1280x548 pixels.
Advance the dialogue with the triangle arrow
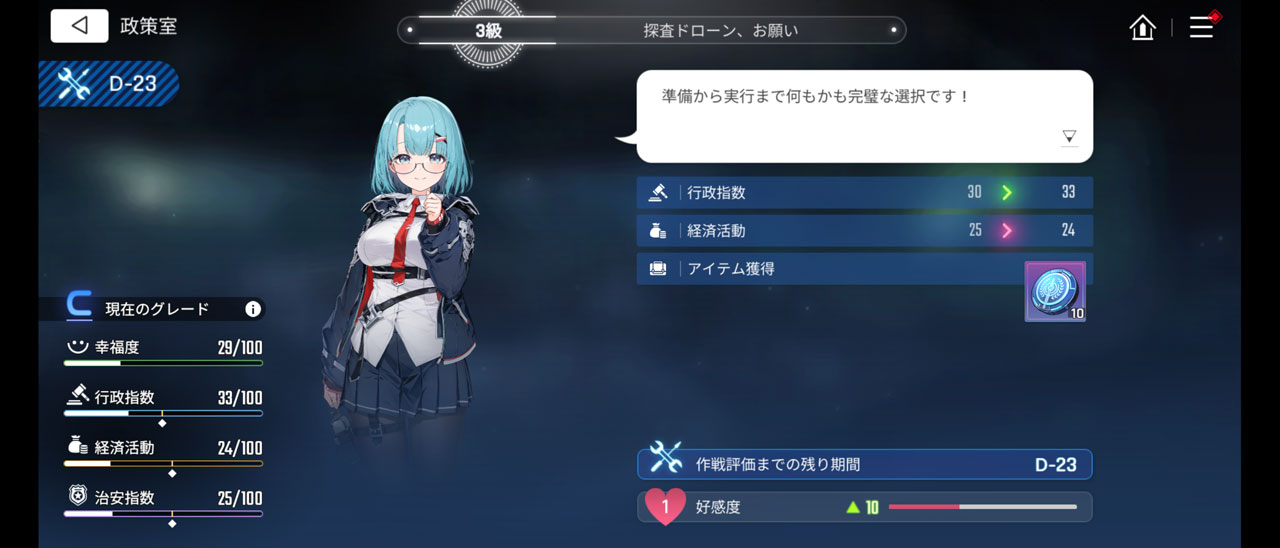[1069, 136]
